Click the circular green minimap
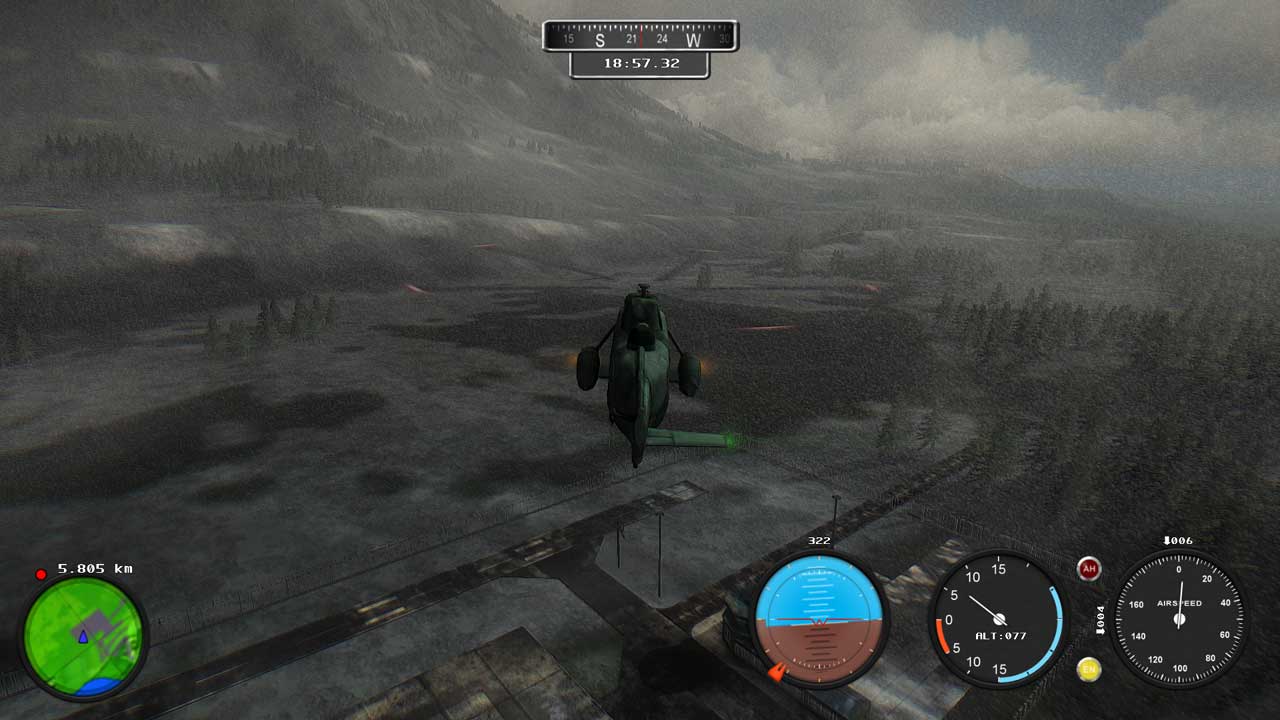Viewport: 1280px width, 720px height. 84,636
